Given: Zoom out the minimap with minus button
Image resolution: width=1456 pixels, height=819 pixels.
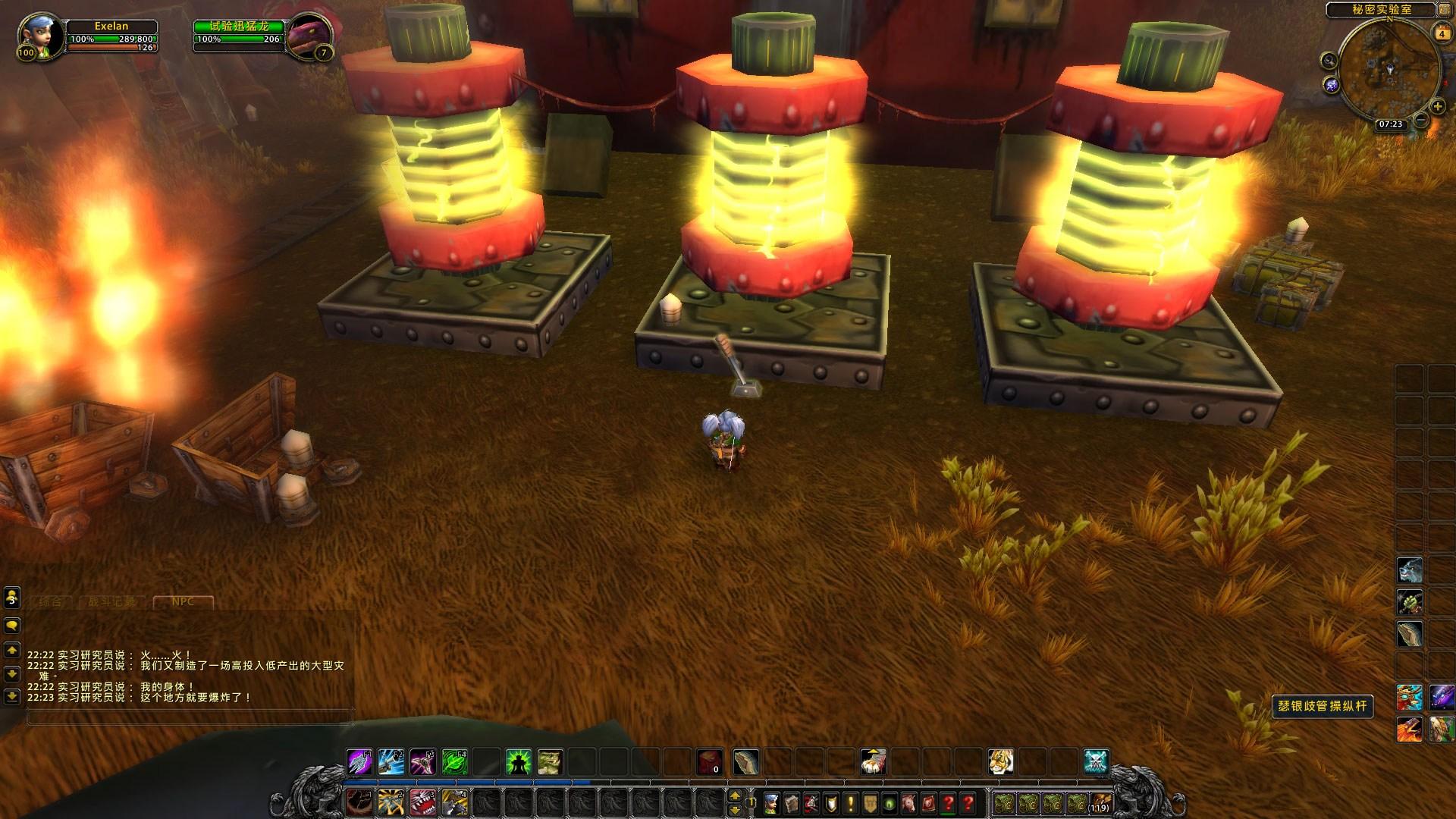Looking at the screenshot, I should pos(1421,120).
